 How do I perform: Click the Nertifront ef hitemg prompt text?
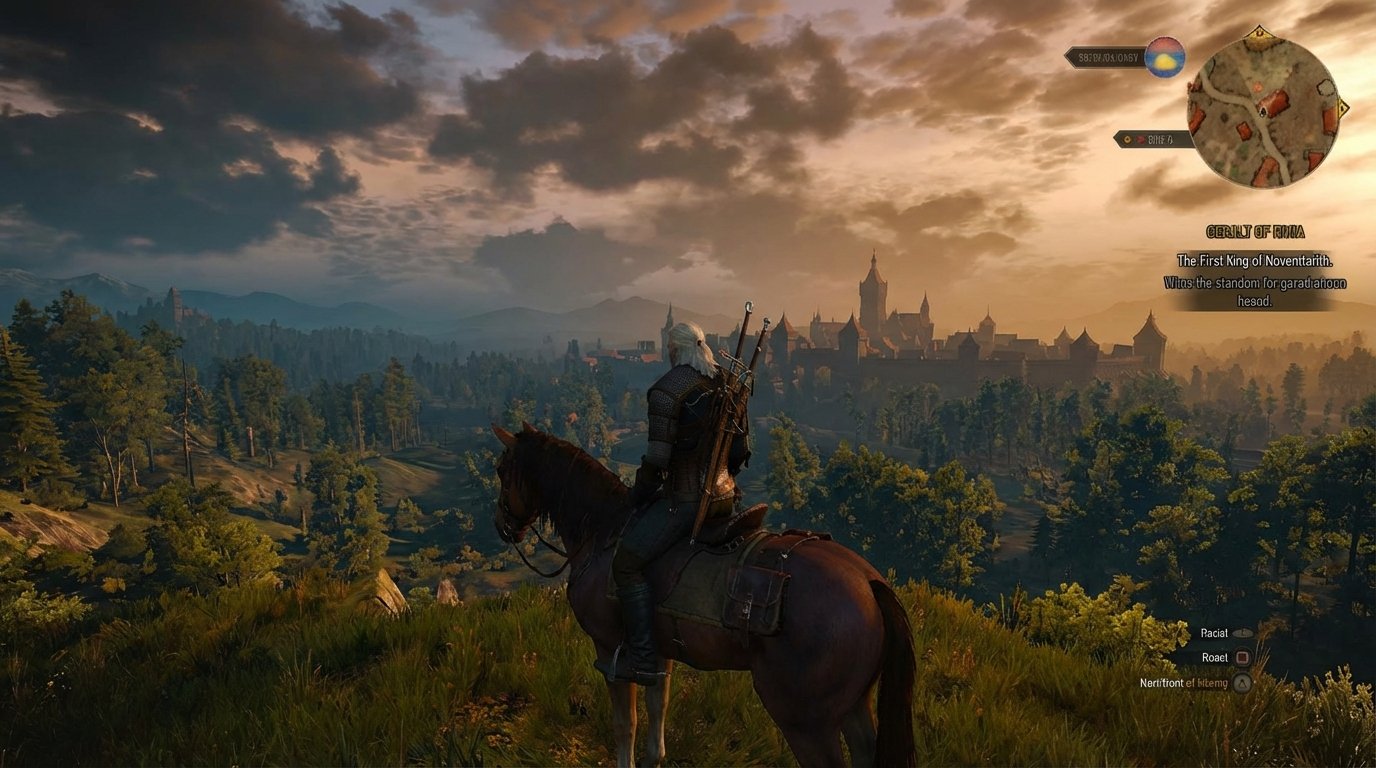[x=1182, y=682]
